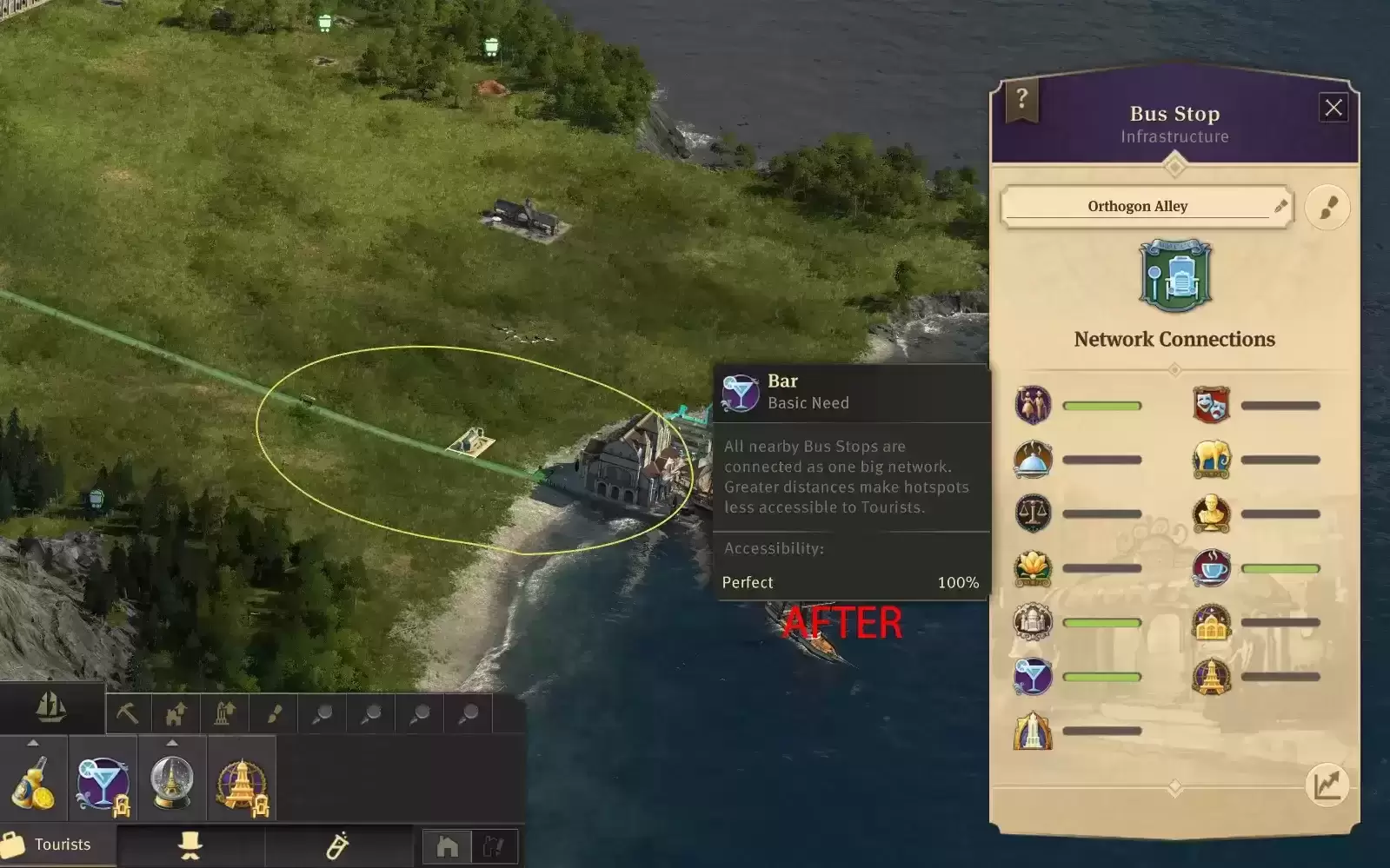Choose the golden elephant zoo connection icon
The image size is (1390, 868).
coord(1211,460)
